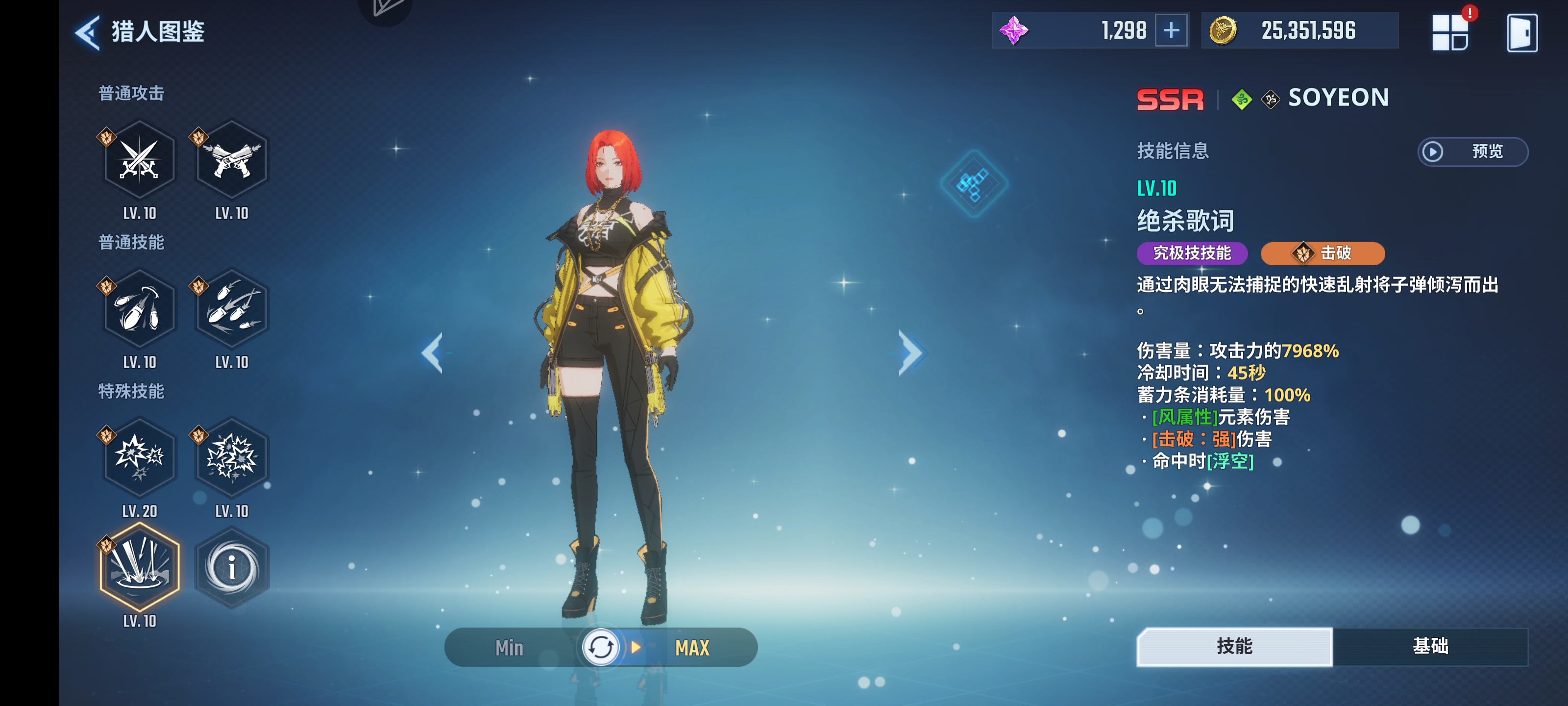Select the 技能 tab
Viewport: 1568px width, 706px height.
pyautogui.click(x=1234, y=646)
